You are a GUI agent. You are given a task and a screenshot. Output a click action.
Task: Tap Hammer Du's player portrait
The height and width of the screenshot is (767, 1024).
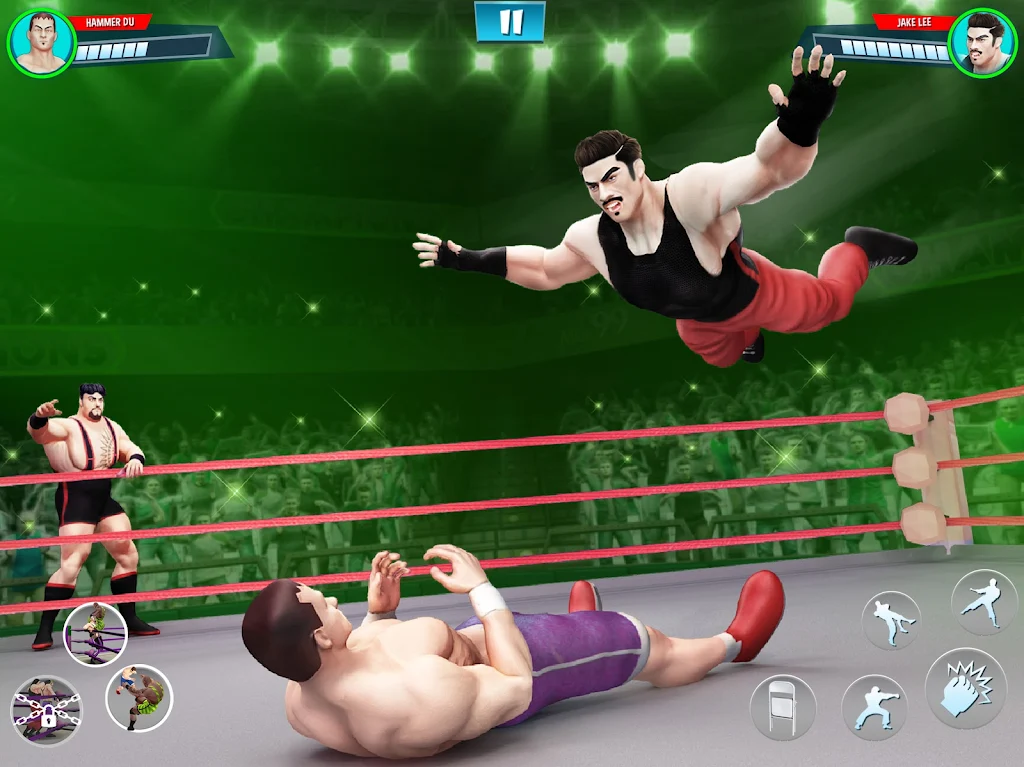click(x=41, y=43)
